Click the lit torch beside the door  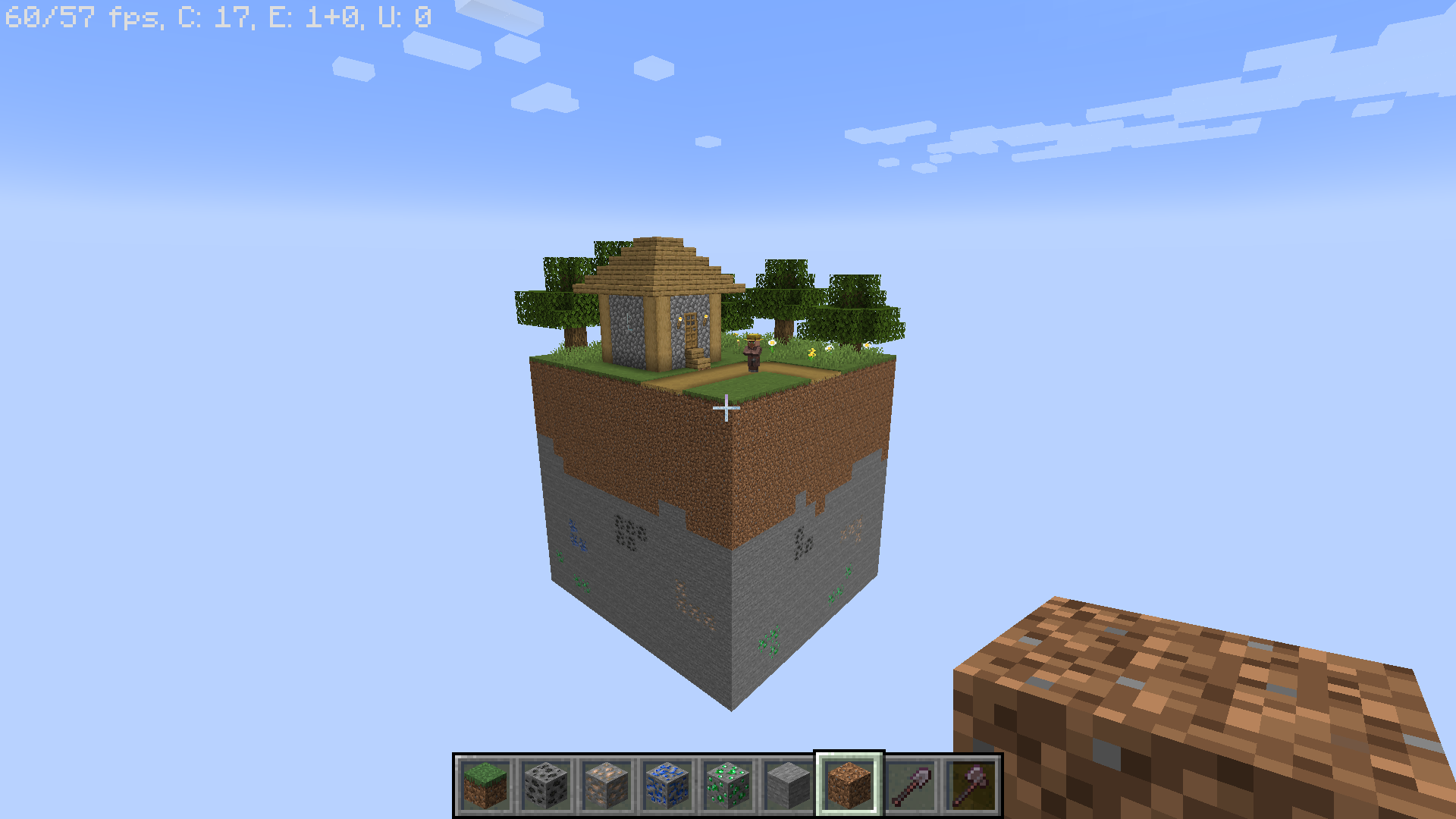679,320
